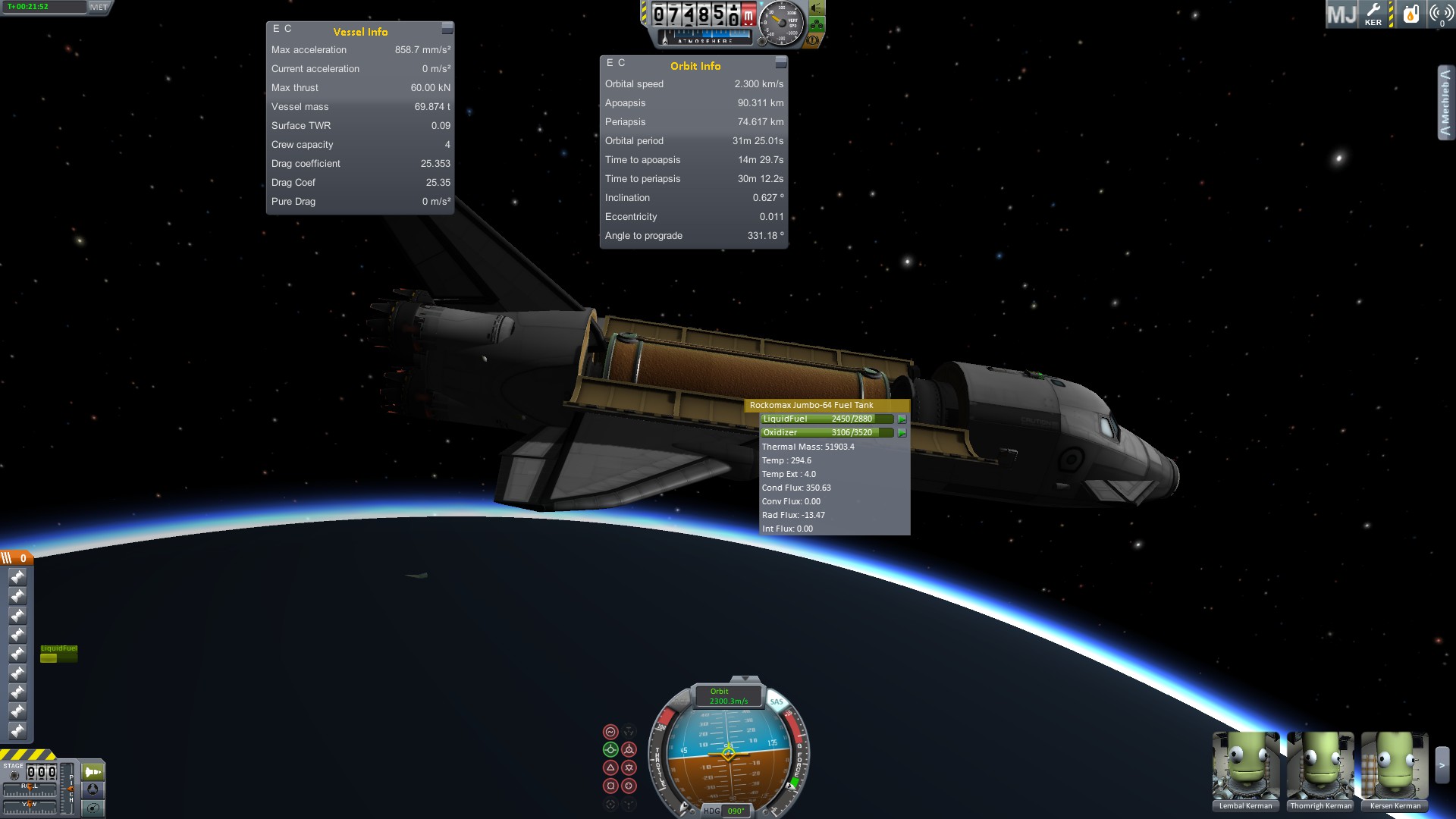Screen dimensions: 1456x819
Task: Show next crew portraits with arrow
Action: coord(1442,766)
